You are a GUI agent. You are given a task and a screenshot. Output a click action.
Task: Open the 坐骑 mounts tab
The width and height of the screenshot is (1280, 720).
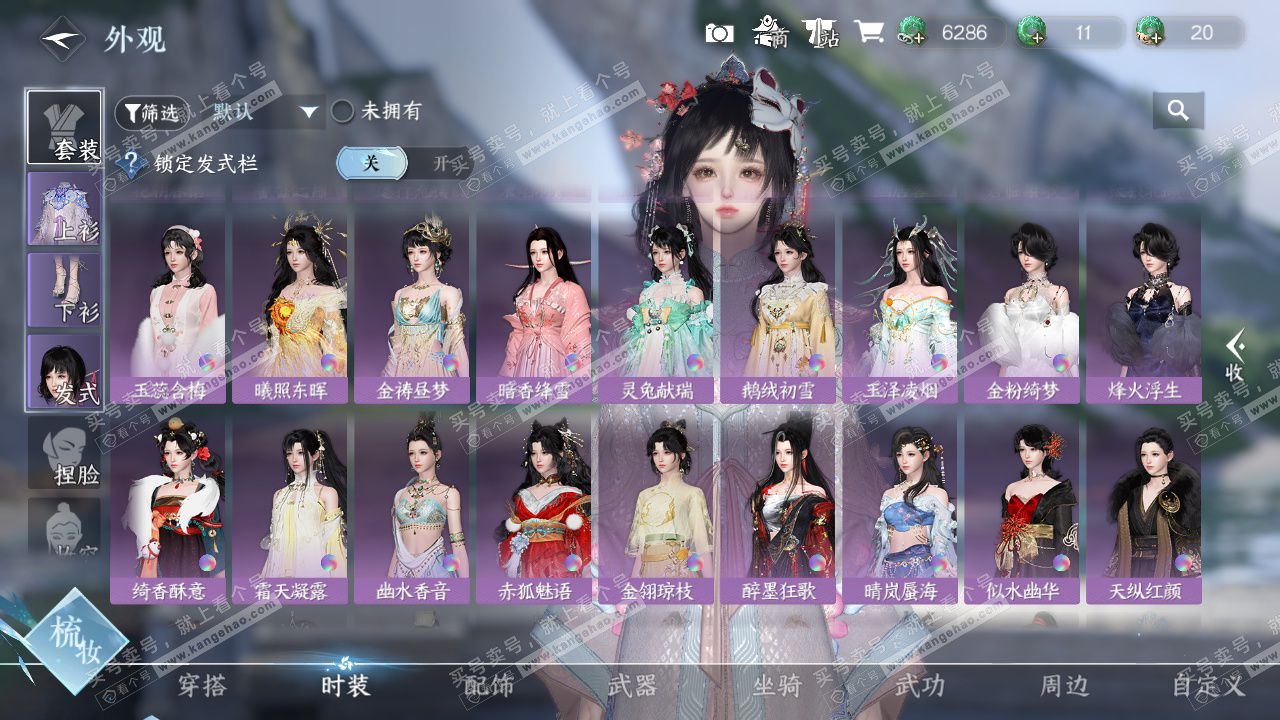(777, 686)
